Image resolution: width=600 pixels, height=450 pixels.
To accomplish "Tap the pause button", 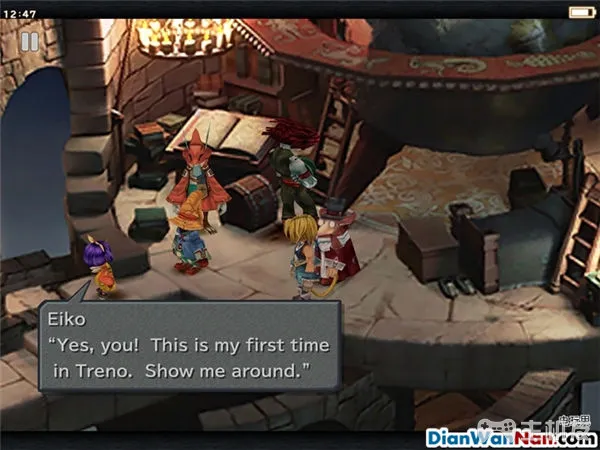I will coord(30,41).
